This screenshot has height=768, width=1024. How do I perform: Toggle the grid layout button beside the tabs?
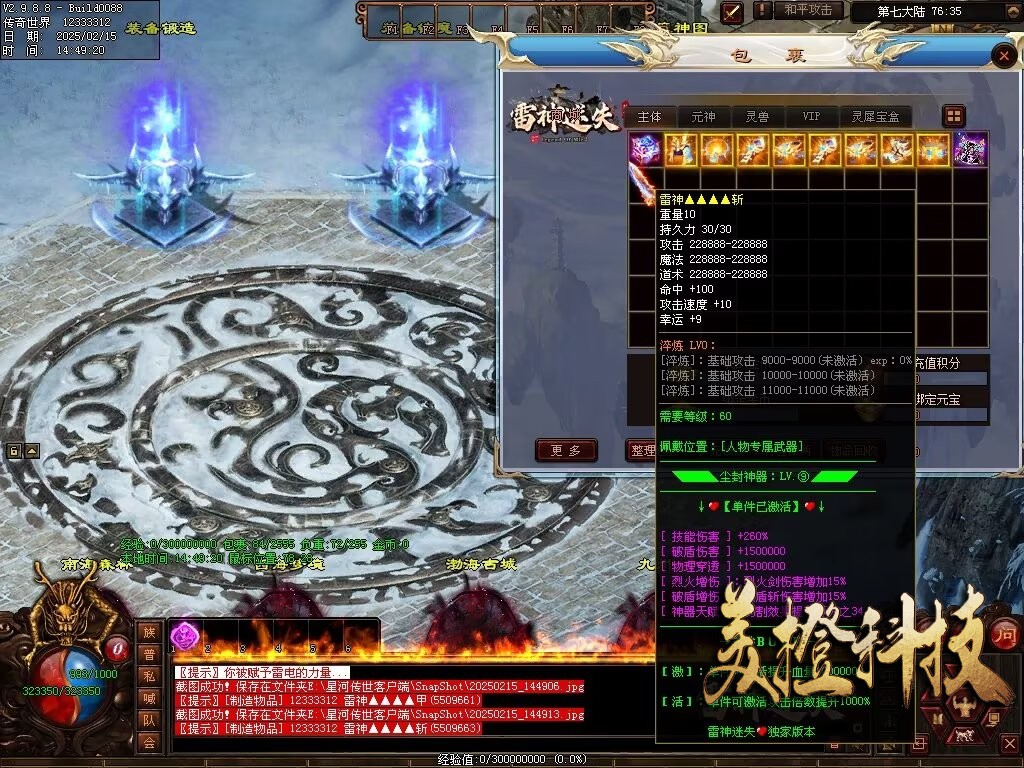[x=954, y=116]
